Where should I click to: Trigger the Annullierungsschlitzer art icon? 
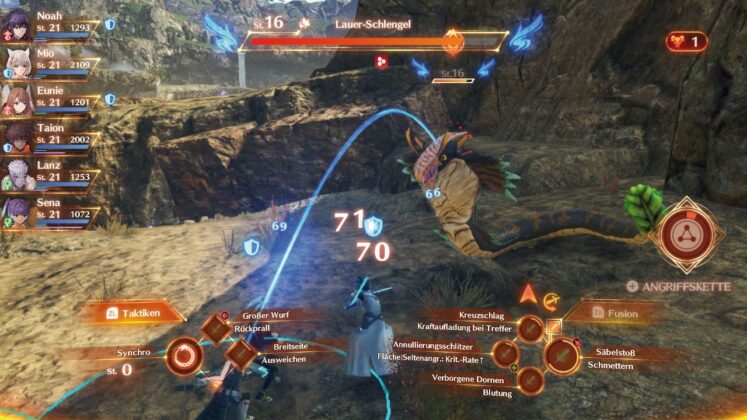[507, 353]
